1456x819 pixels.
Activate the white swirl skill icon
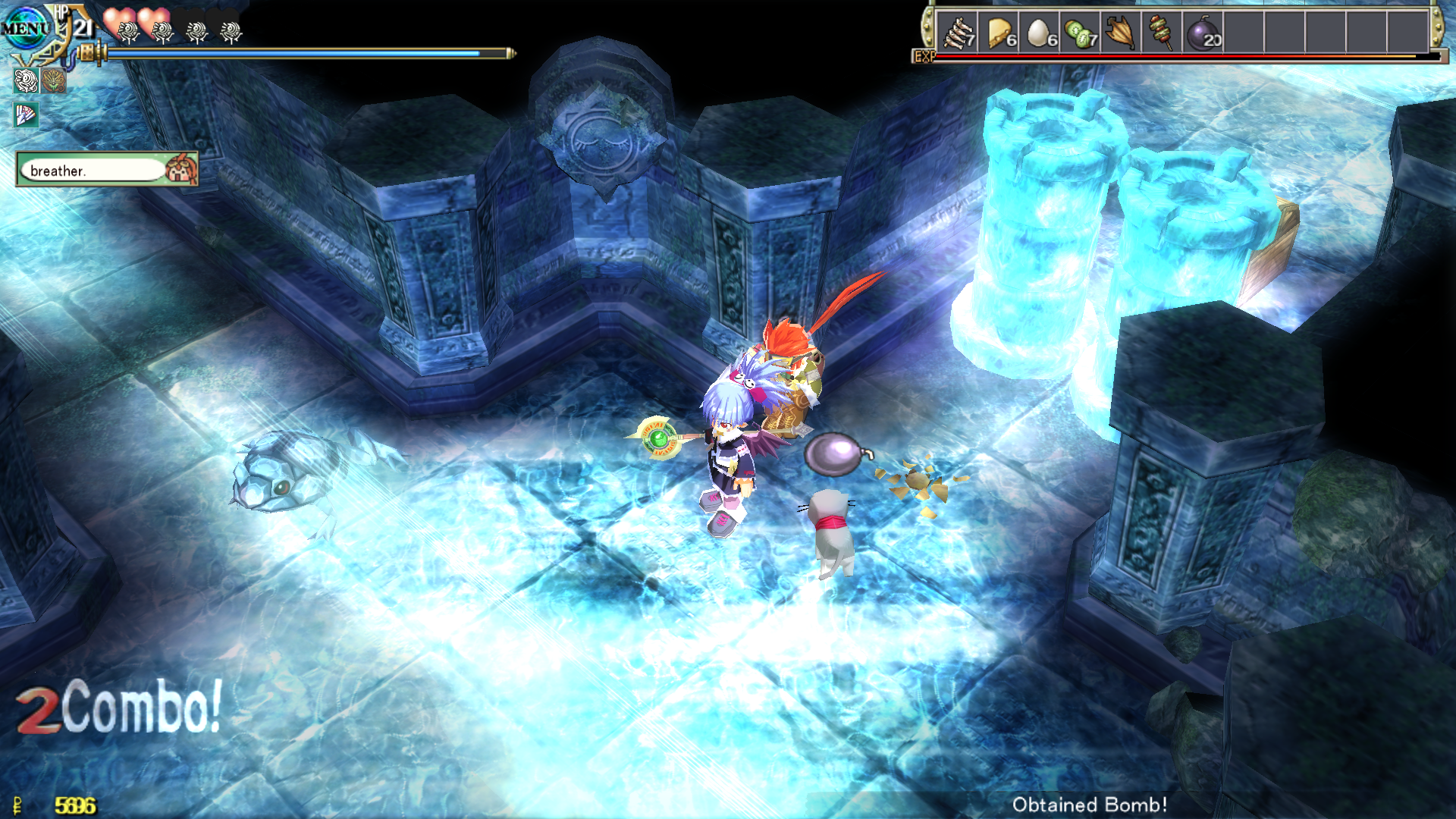(27, 80)
